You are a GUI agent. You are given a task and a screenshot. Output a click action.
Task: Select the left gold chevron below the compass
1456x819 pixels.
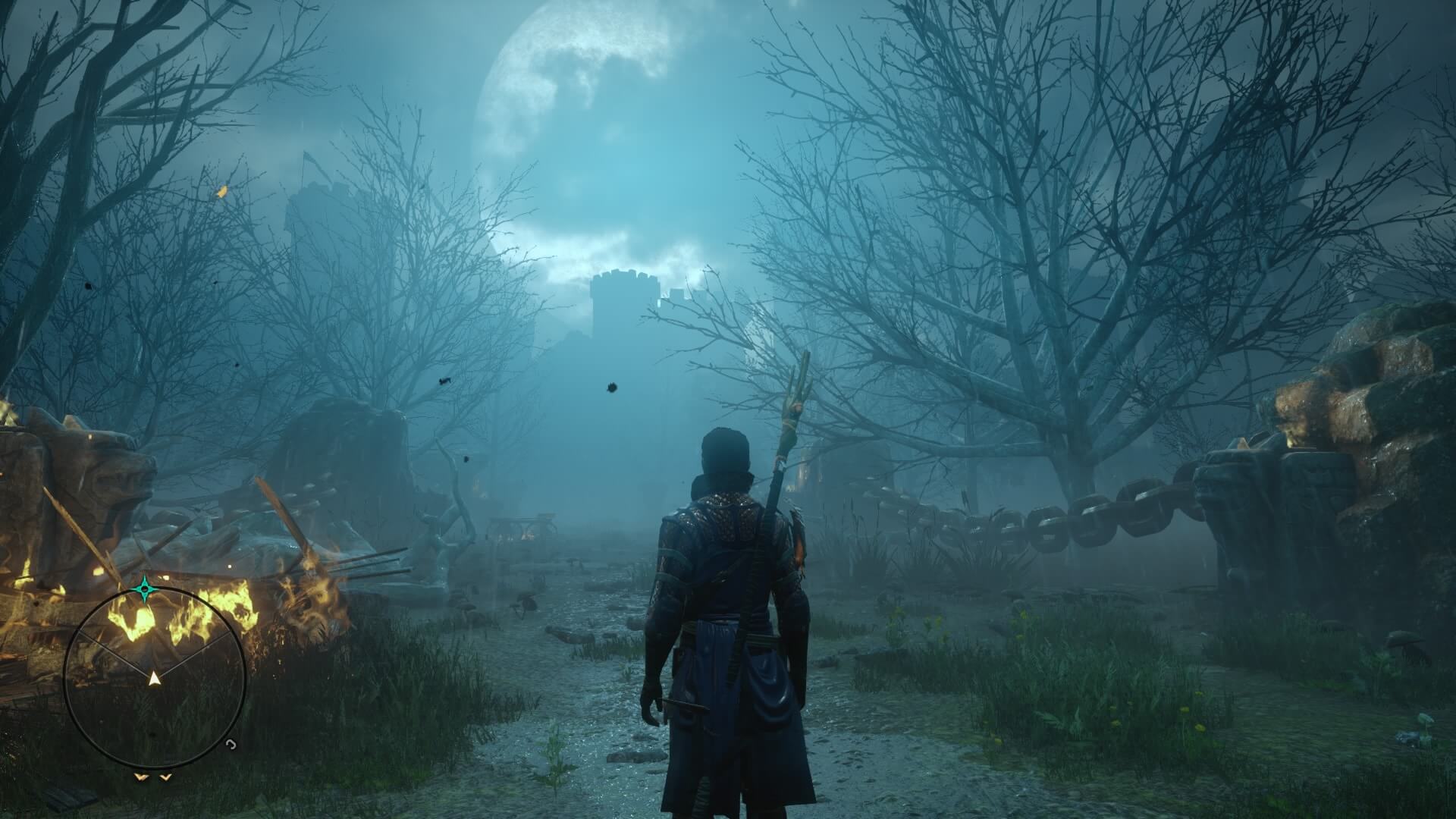(x=140, y=777)
